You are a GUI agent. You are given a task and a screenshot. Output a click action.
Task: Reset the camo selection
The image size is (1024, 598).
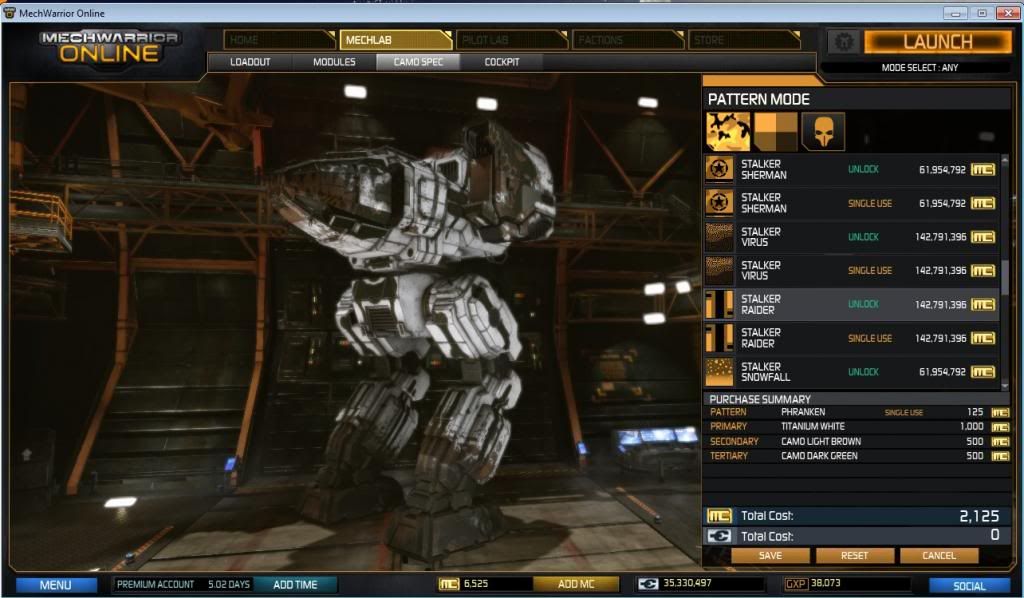[x=854, y=555]
